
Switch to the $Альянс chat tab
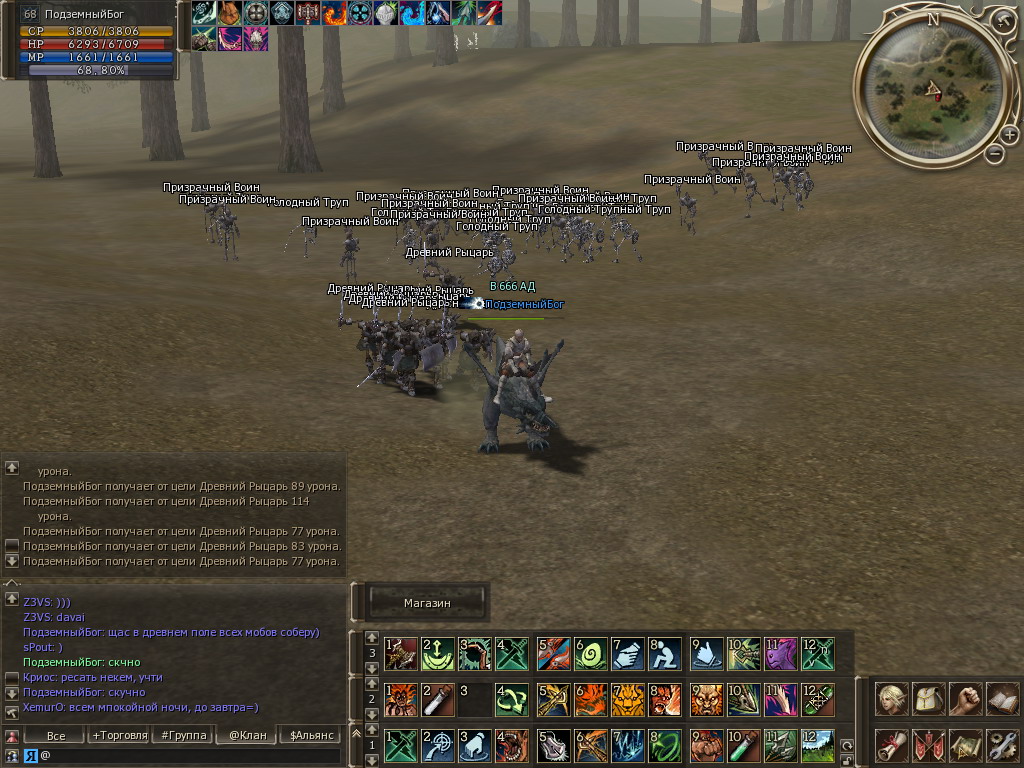point(310,736)
